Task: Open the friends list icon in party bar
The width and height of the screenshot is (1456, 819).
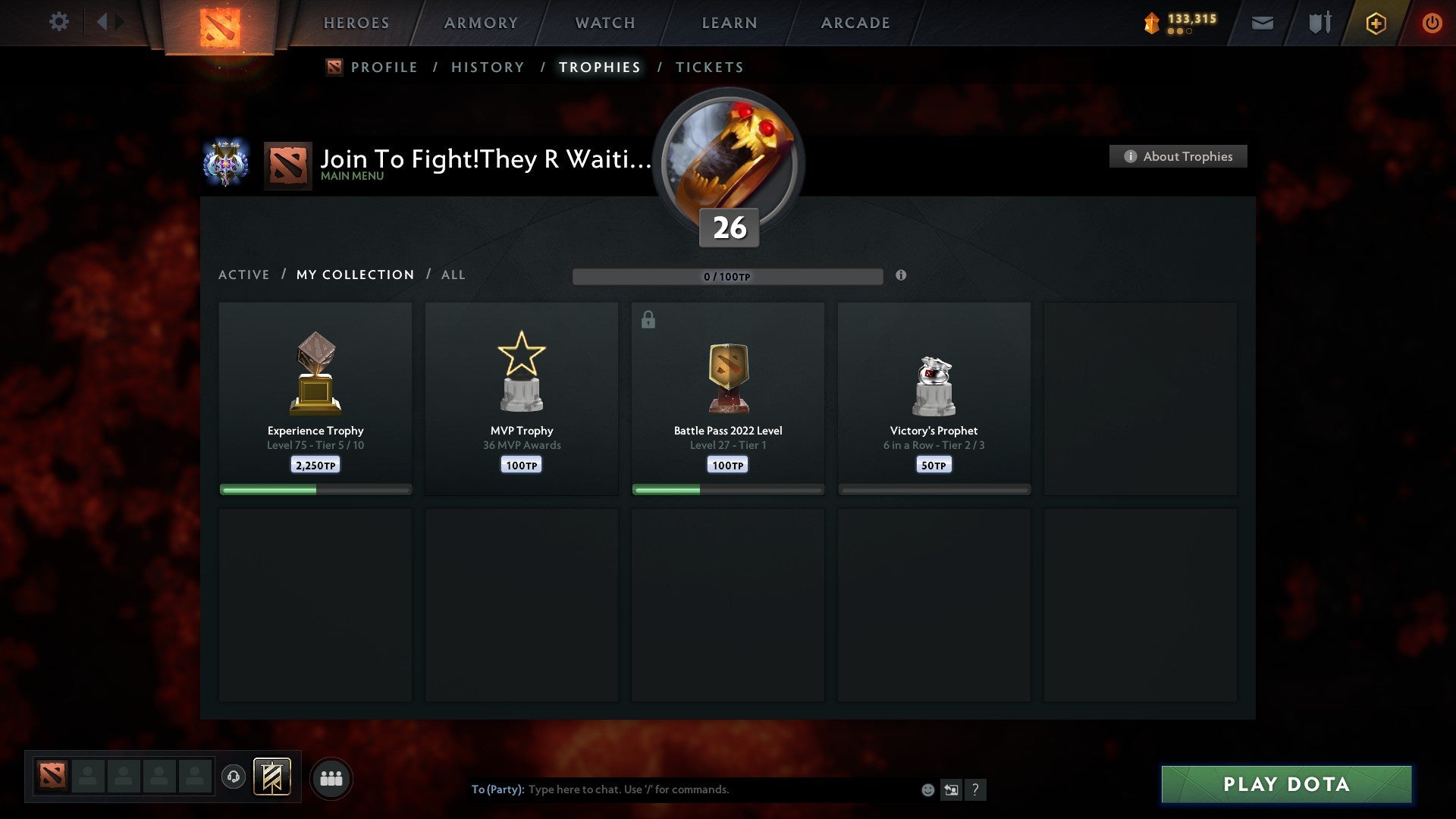Action: pos(331,777)
